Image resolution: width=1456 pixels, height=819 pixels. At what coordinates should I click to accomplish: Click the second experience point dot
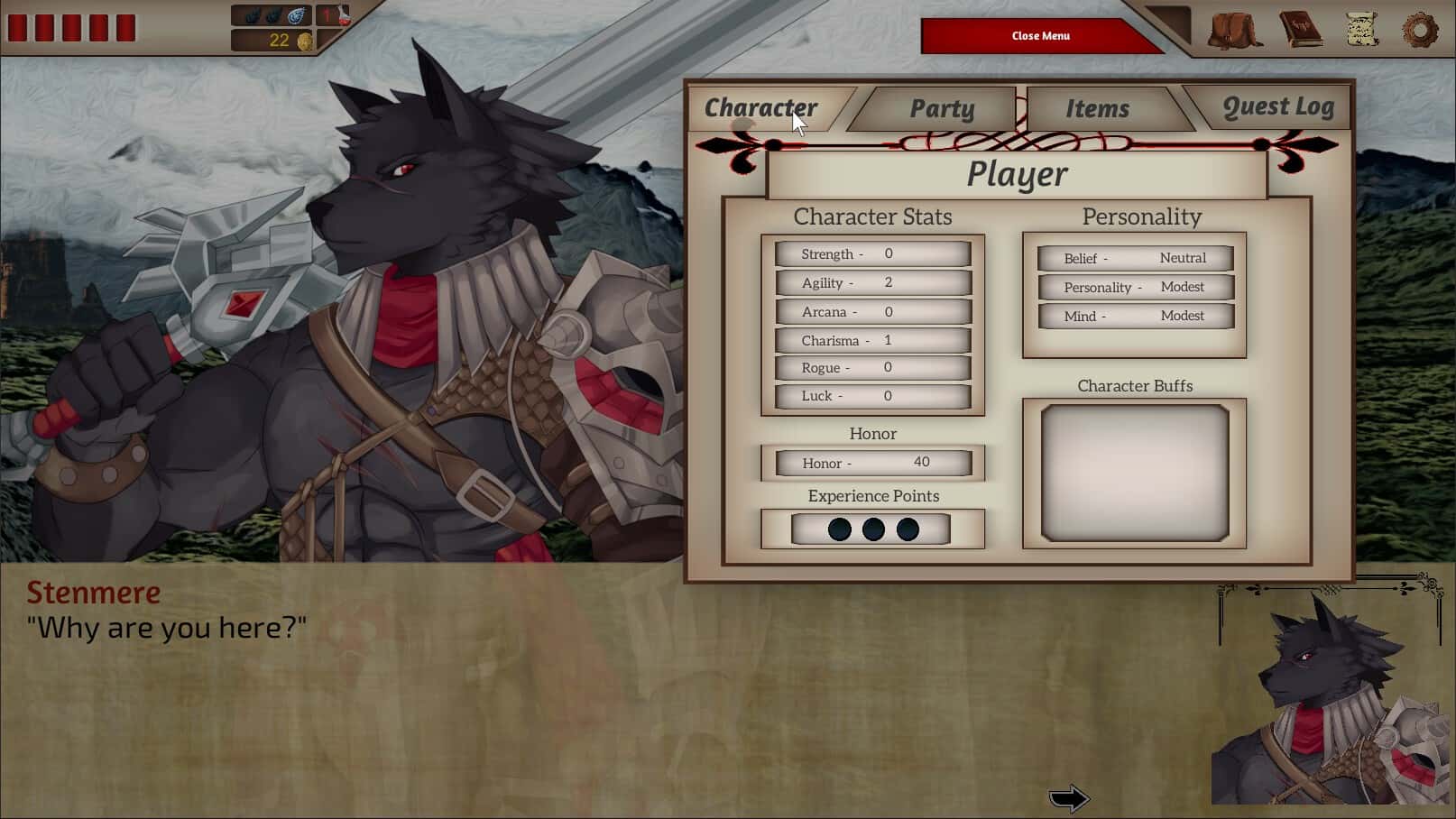coord(872,529)
